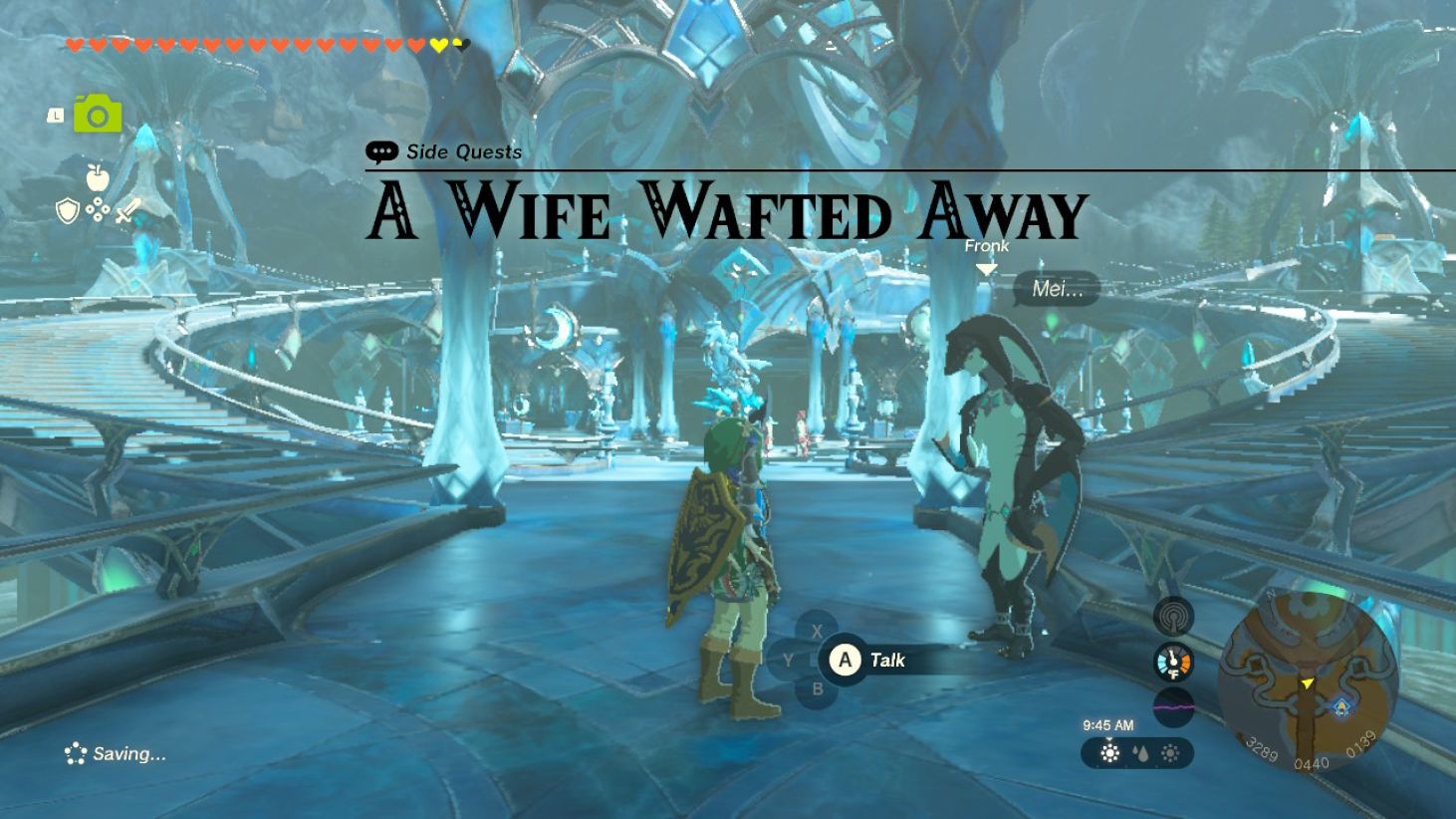Click the green camera ability icon
Screen dimensions: 1456x819
[x=96, y=115]
